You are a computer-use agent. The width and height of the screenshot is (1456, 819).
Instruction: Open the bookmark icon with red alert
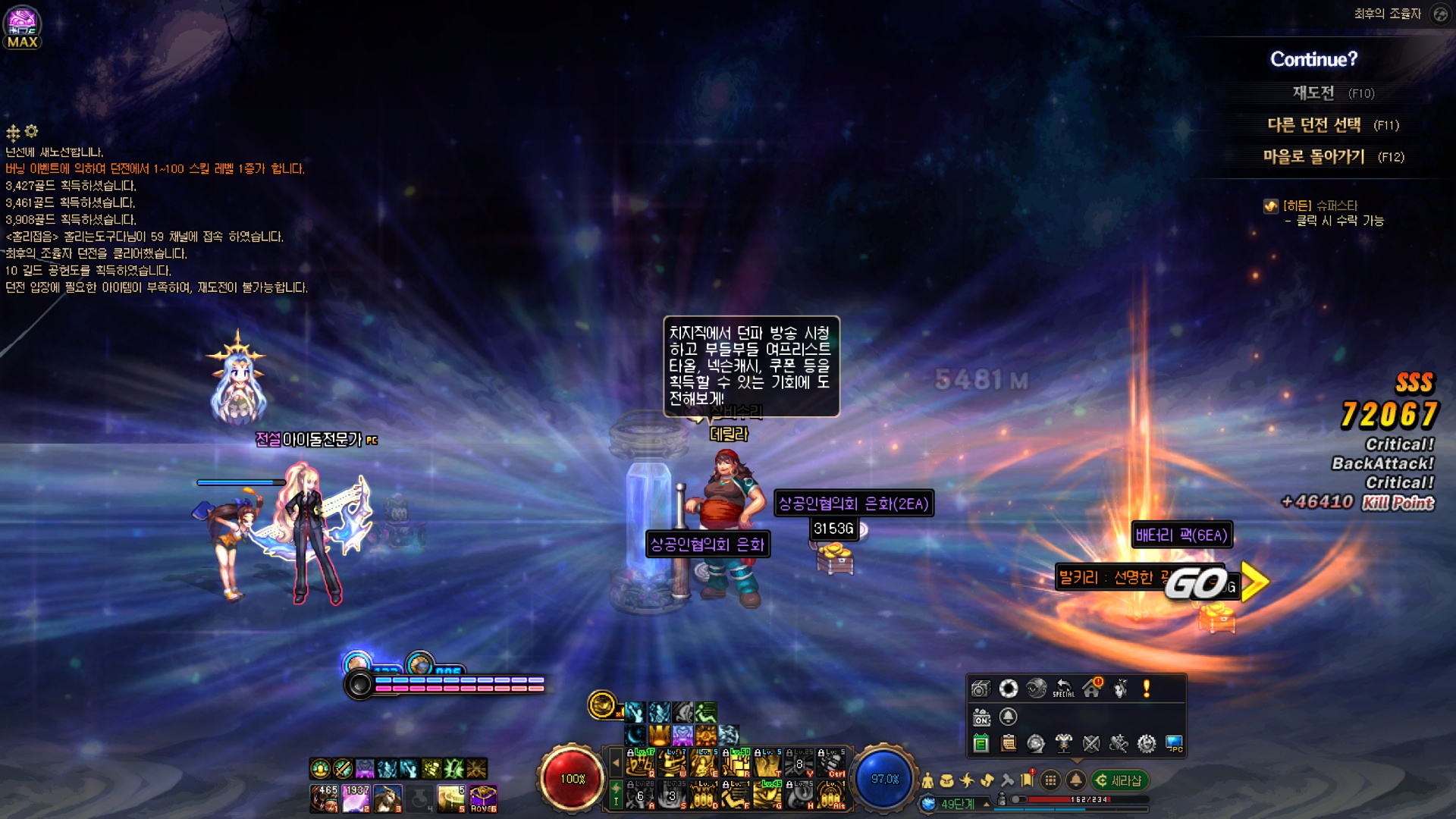(1028, 780)
